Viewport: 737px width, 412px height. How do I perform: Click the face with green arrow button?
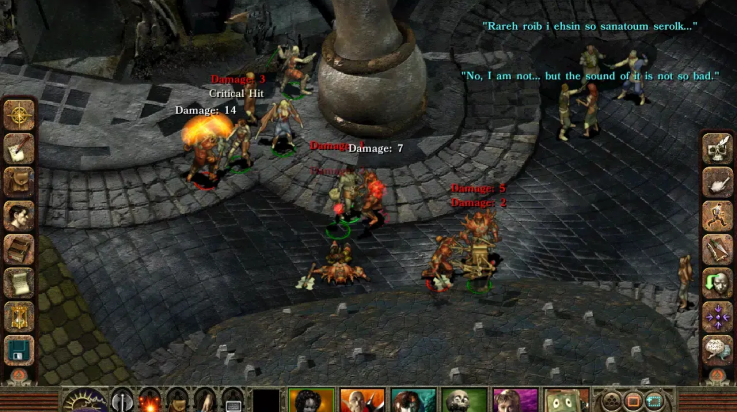click(x=717, y=283)
